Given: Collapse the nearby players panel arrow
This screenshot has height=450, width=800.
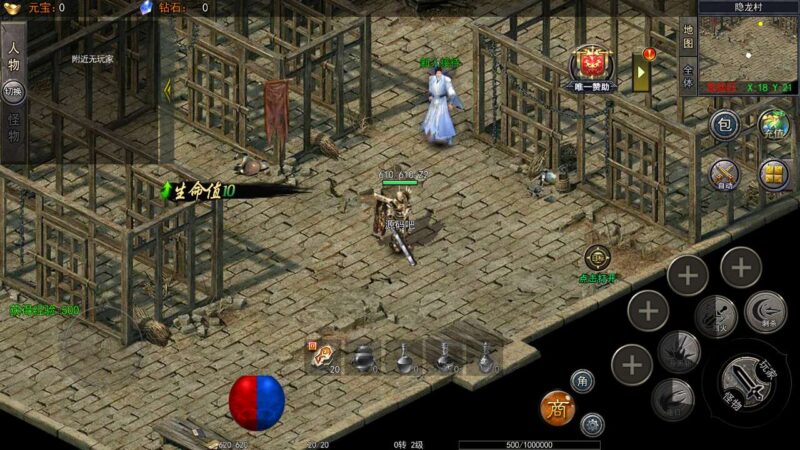Looking at the screenshot, I should click(167, 89).
